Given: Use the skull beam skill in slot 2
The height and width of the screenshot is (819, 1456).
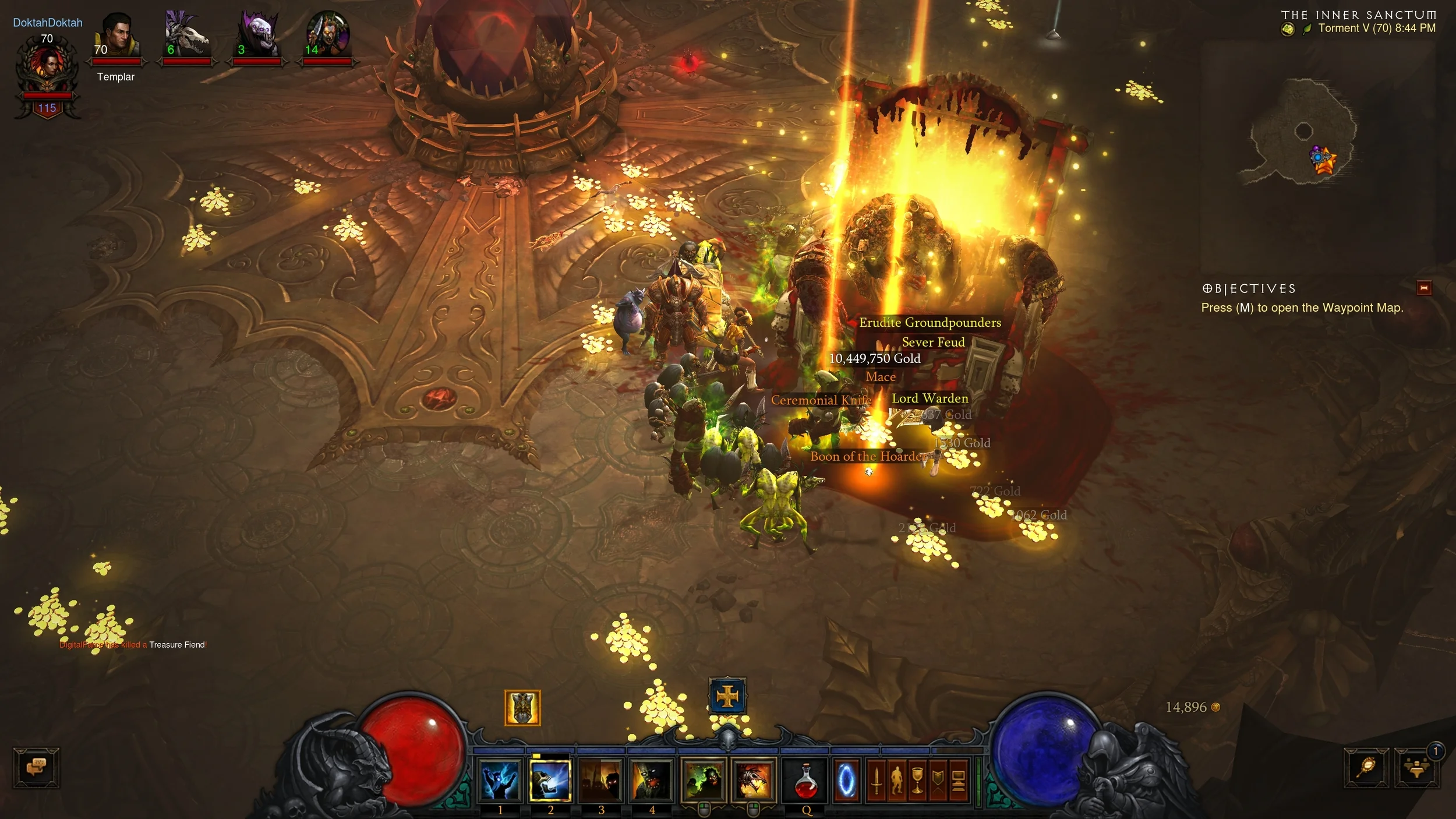Looking at the screenshot, I should tap(550, 781).
